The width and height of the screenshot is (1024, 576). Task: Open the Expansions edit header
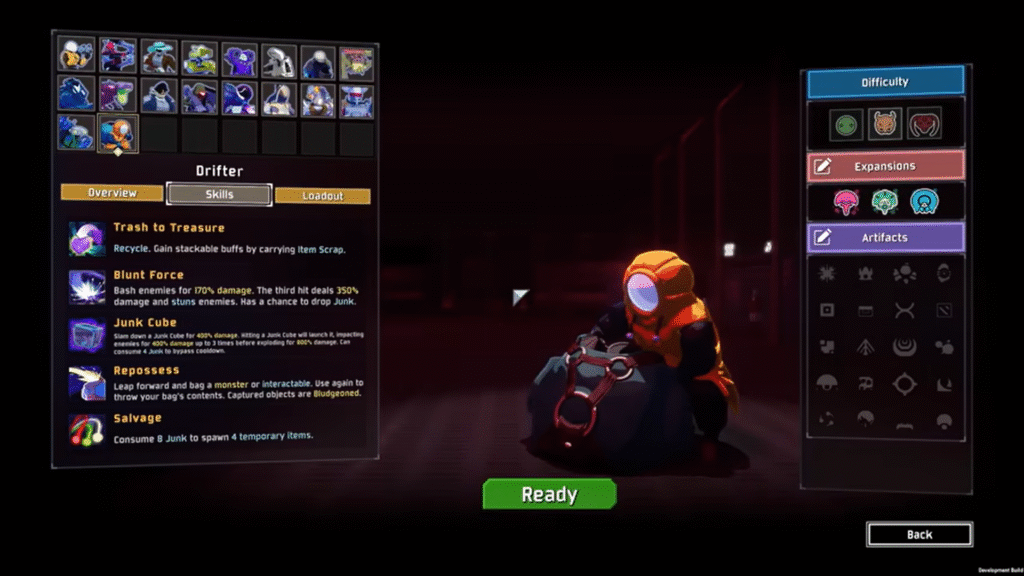click(885, 166)
